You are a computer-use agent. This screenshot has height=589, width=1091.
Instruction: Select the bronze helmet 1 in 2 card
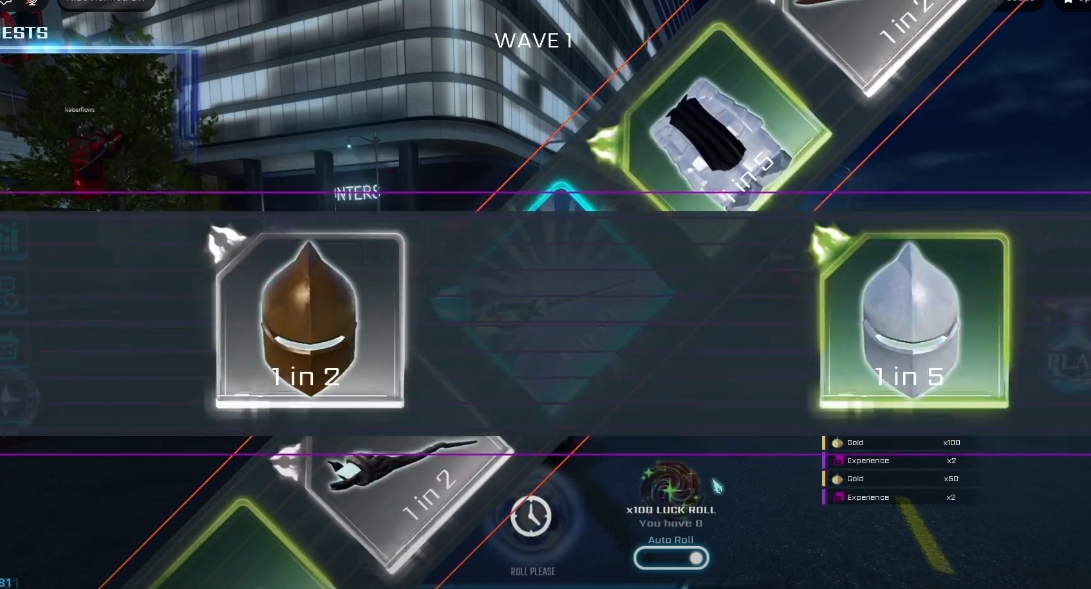310,320
